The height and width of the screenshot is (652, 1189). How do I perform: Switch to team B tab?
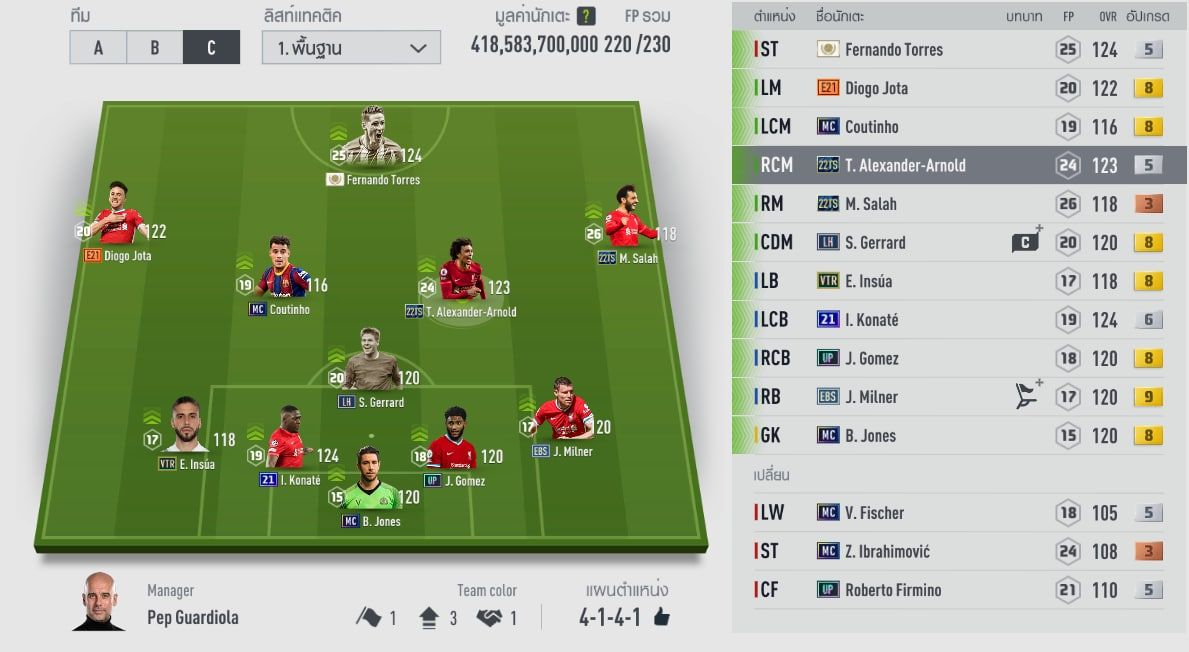click(155, 47)
